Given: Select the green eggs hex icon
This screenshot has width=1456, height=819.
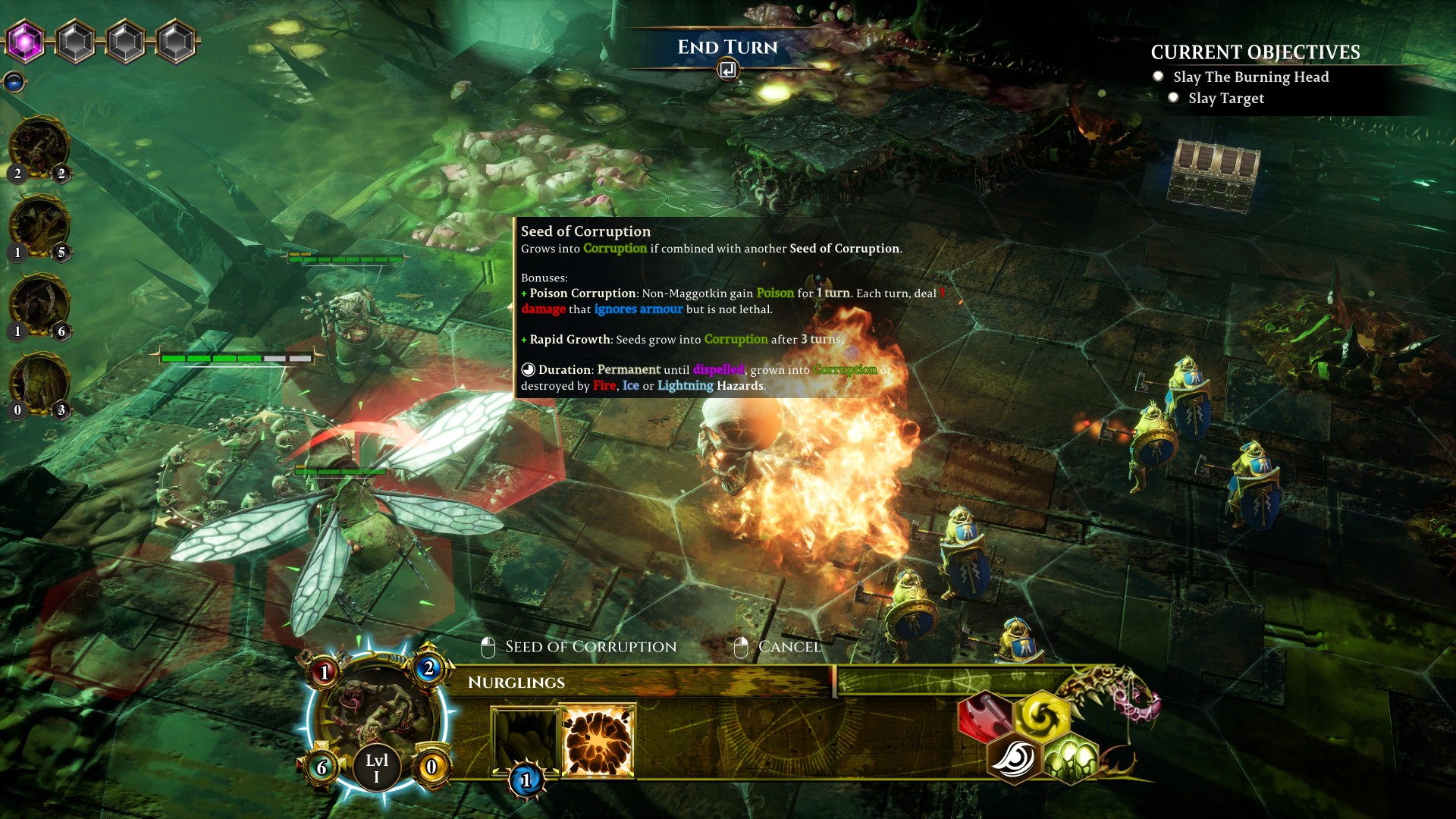Looking at the screenshot, I should 1070,758.
